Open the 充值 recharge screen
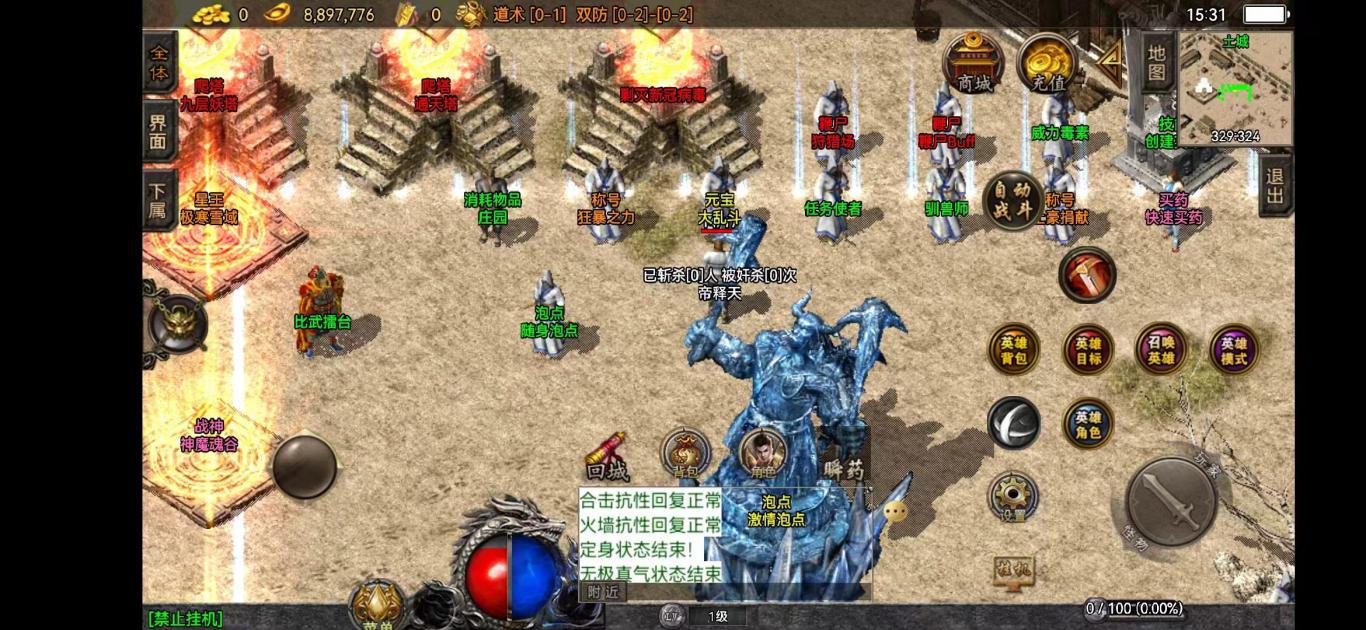 (x=1047, y=63)
